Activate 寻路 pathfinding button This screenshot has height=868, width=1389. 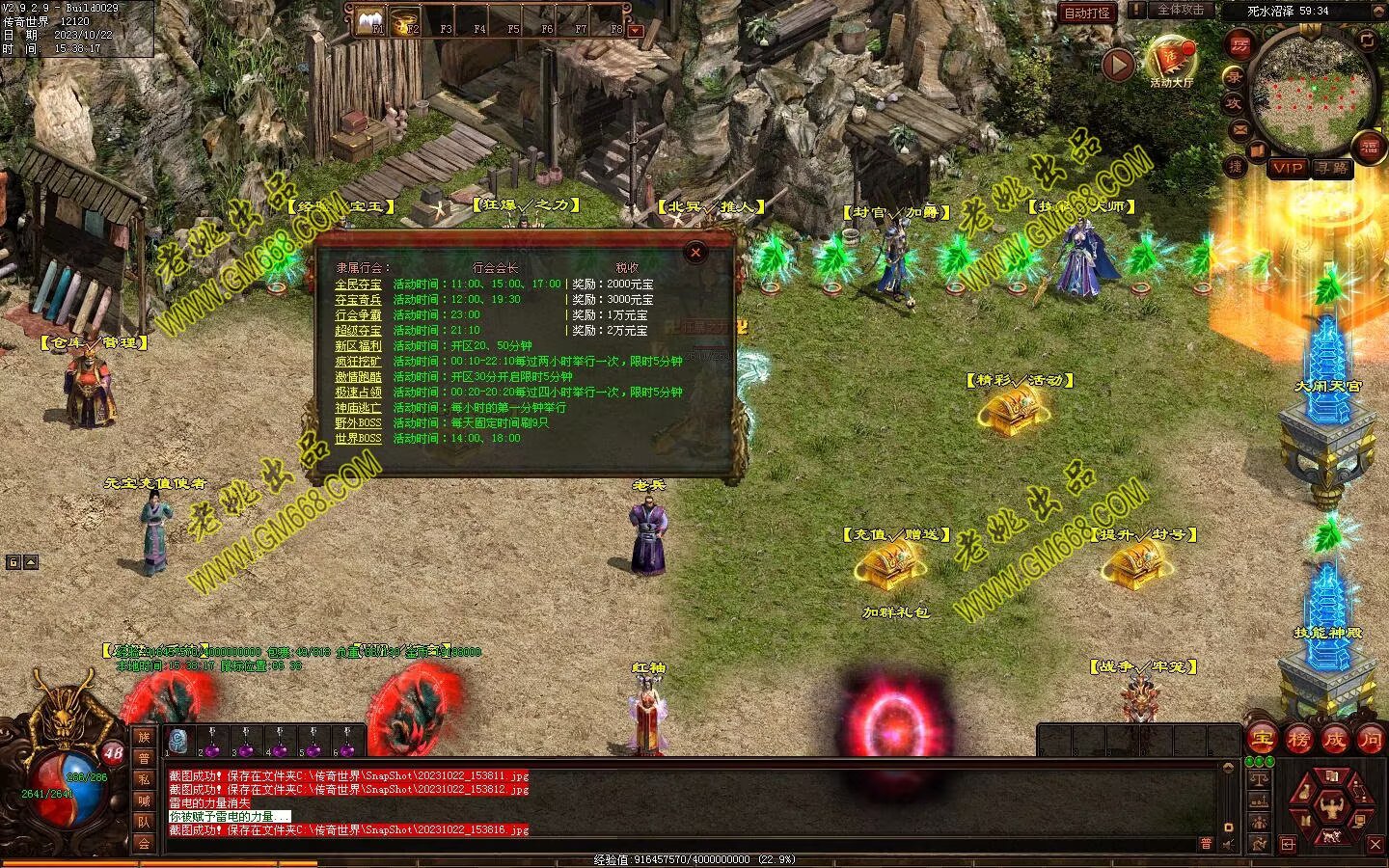[1332, 168]
